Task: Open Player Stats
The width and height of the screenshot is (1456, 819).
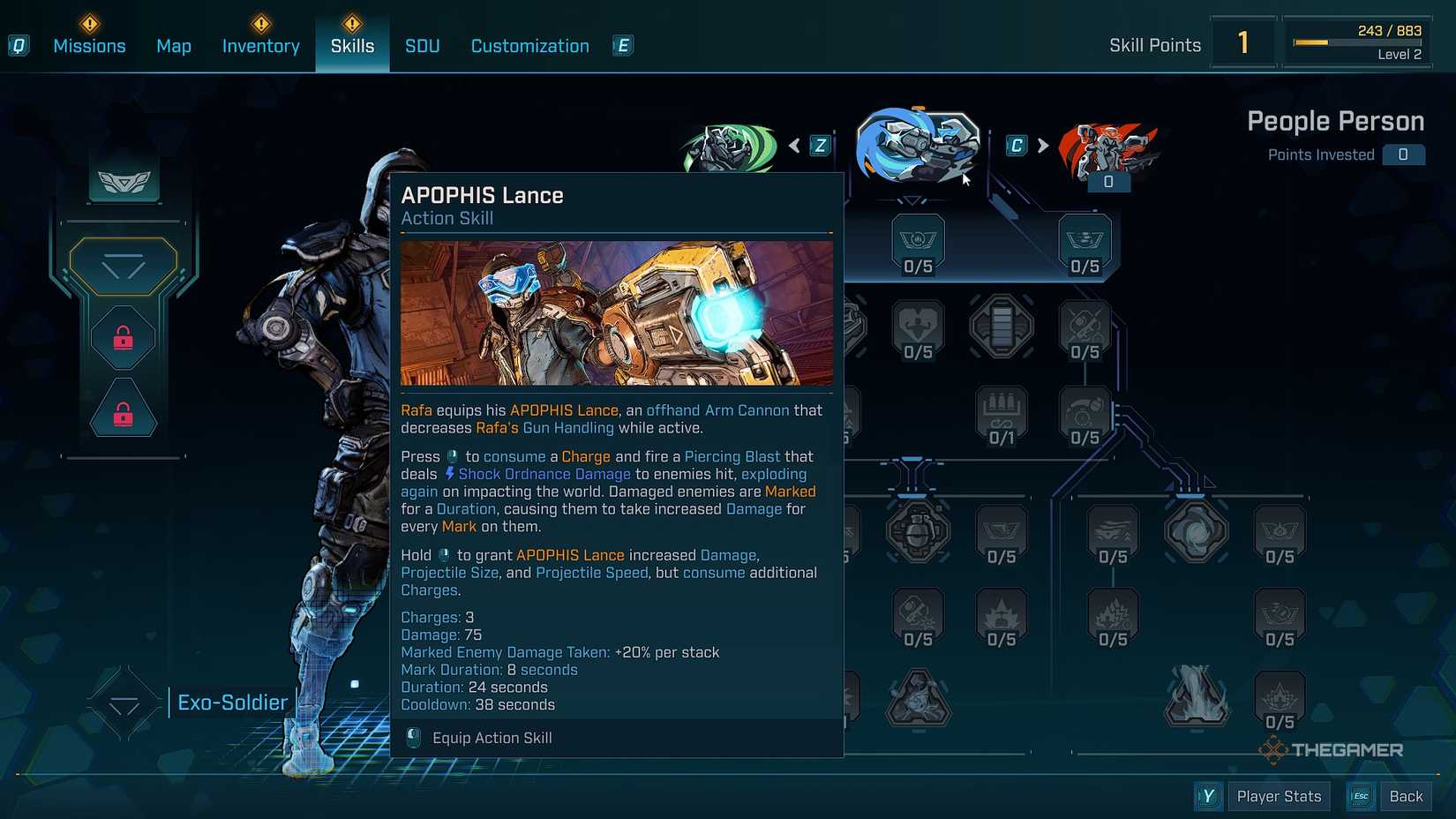Action: coord(1279,795)
